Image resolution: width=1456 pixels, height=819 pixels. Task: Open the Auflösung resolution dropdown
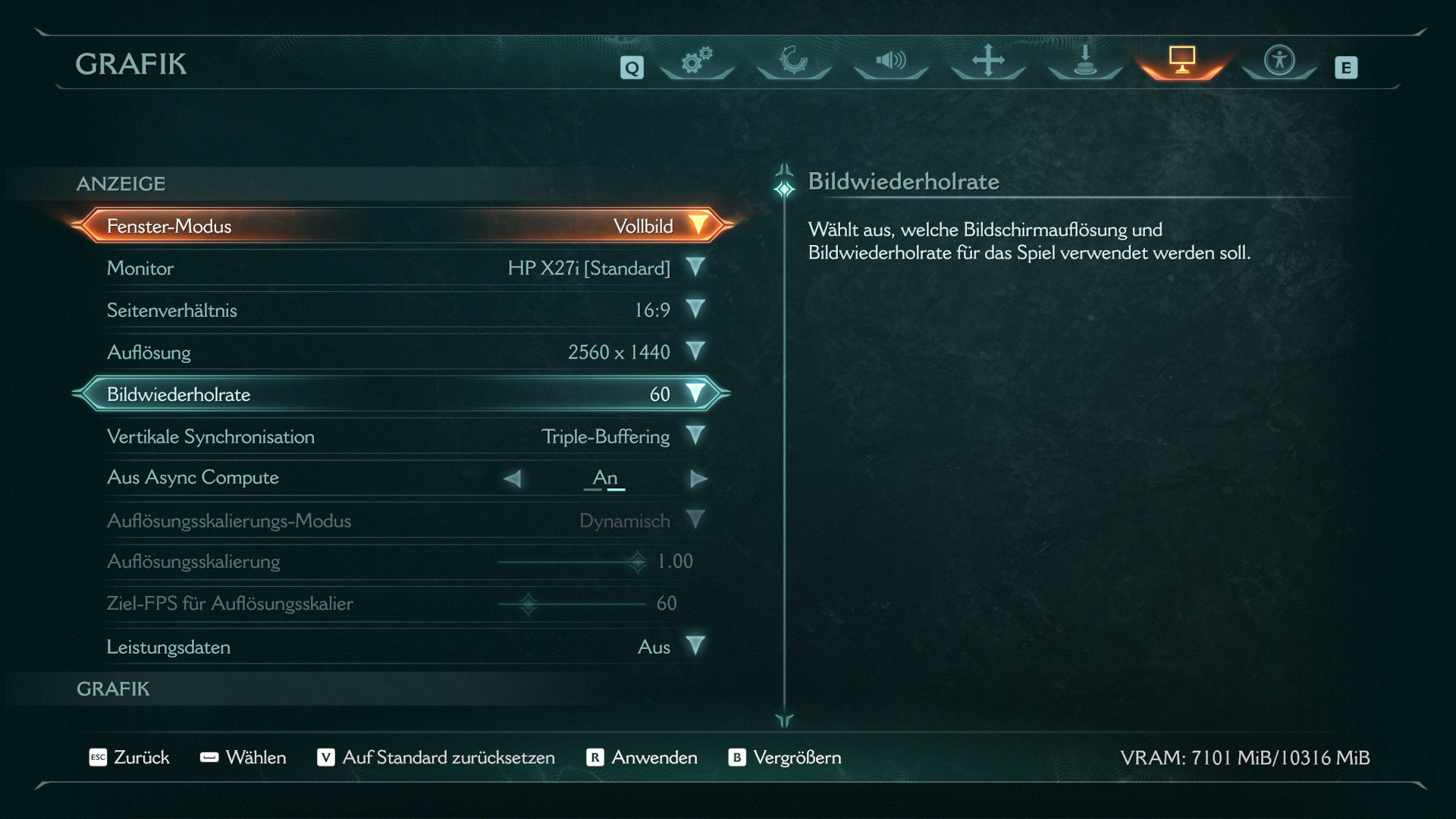[695, 352]
